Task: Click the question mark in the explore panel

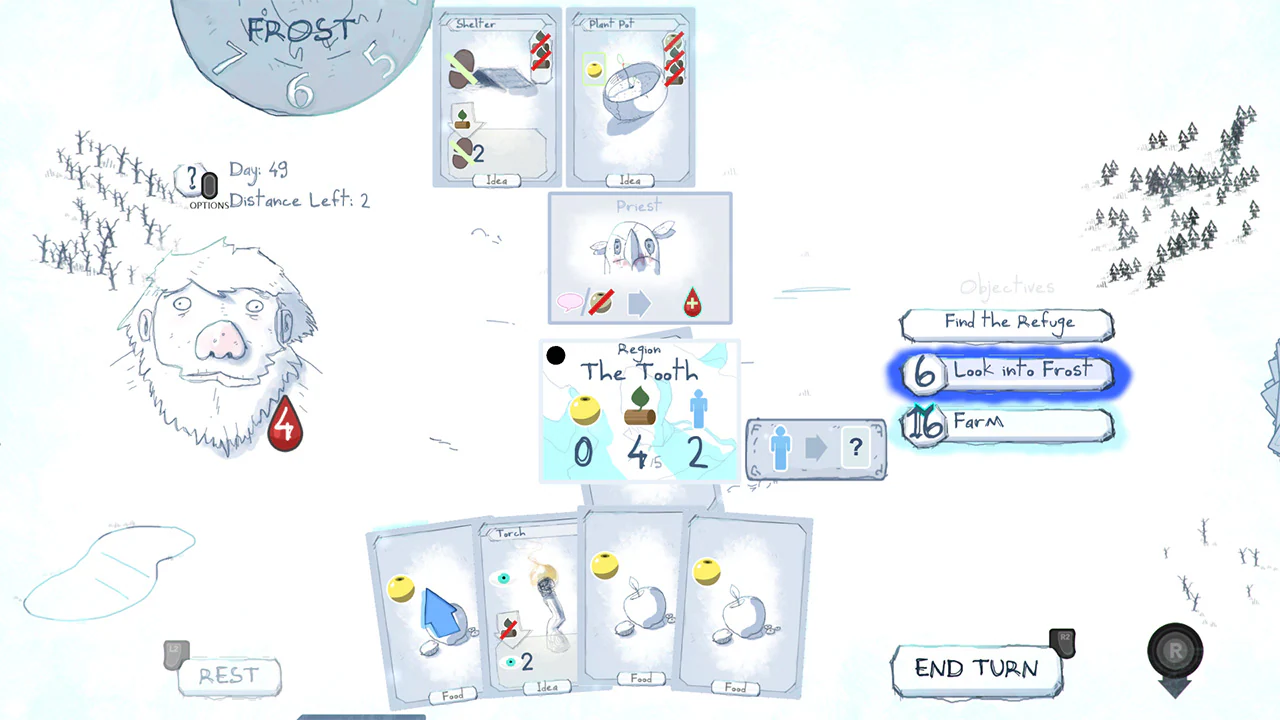Action: pyautogui.click(x=856, y=448)
